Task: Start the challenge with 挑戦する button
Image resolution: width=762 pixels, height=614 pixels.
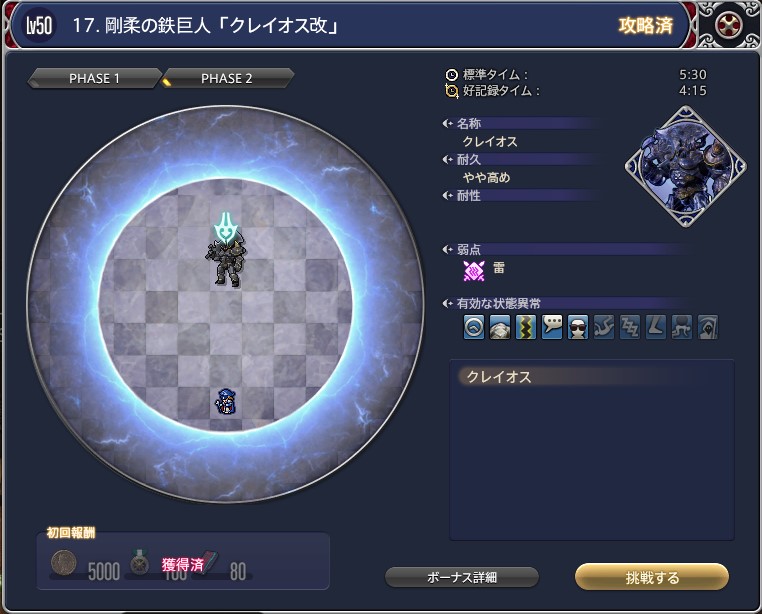Action: (651, 577)
